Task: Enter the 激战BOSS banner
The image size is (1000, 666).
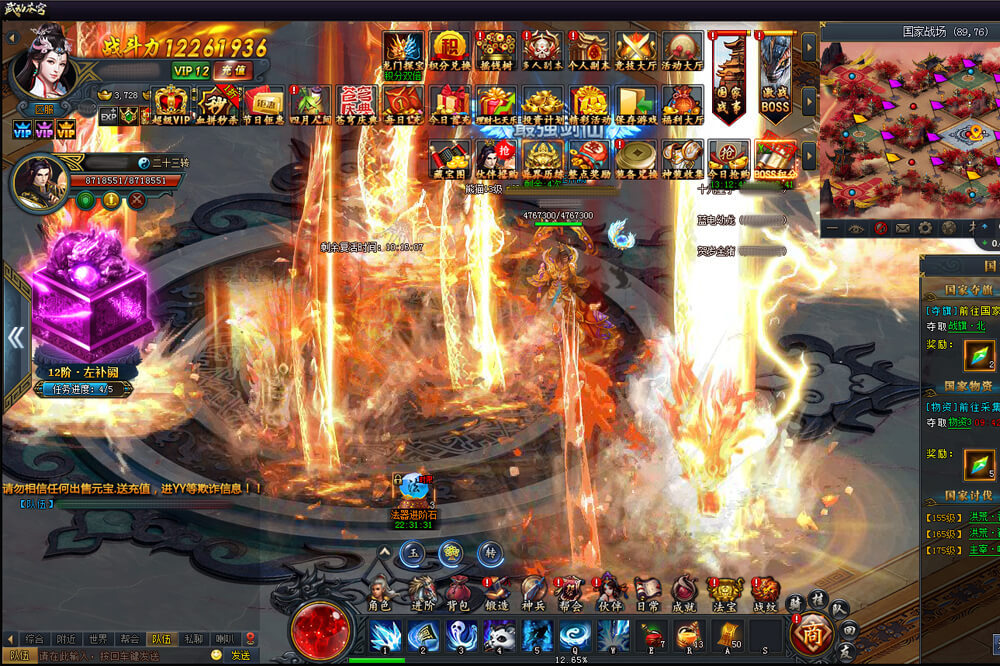Action: (x=775, y=80)
